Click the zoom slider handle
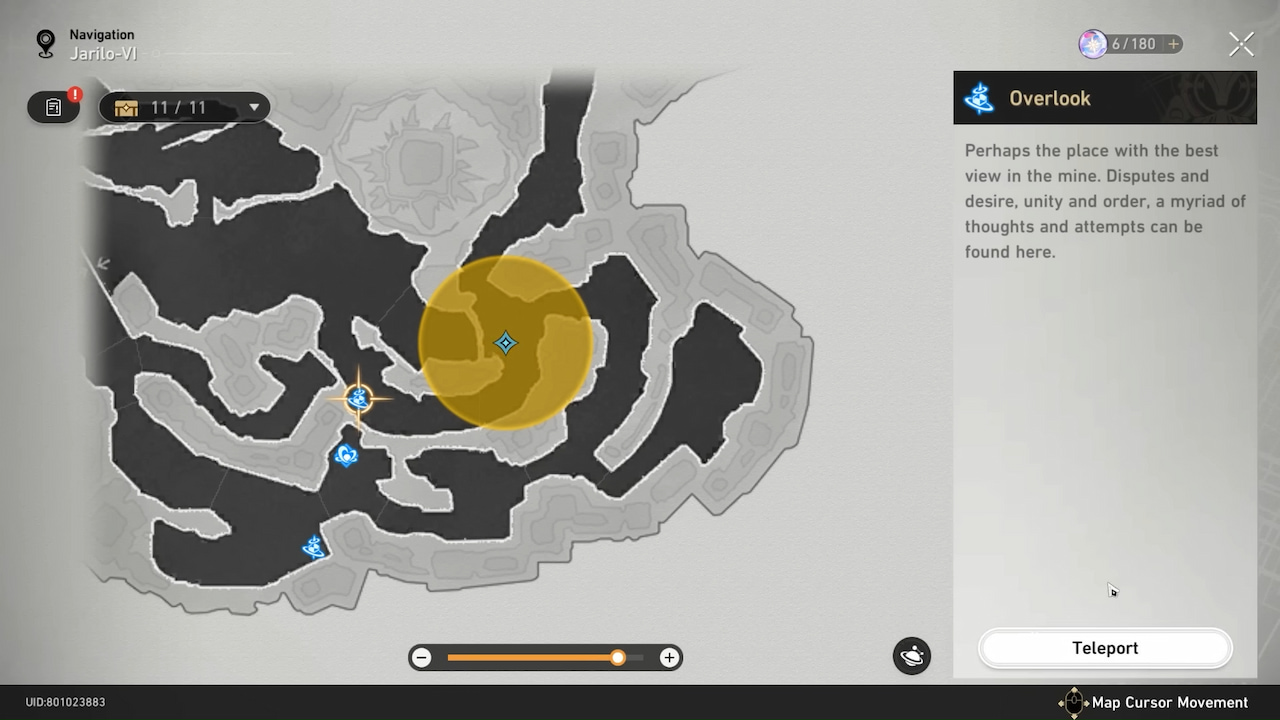The height and width of the screenshot is (720, 1280). (x=617, y=657)
